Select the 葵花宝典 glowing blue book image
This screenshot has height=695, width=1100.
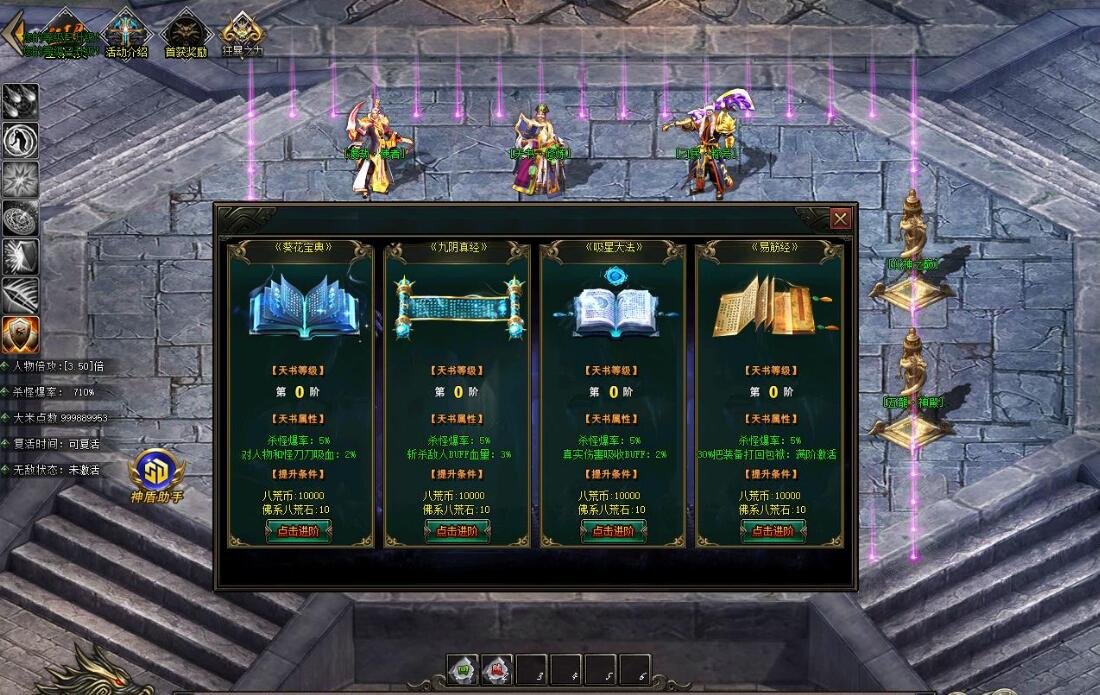point(299,306)
